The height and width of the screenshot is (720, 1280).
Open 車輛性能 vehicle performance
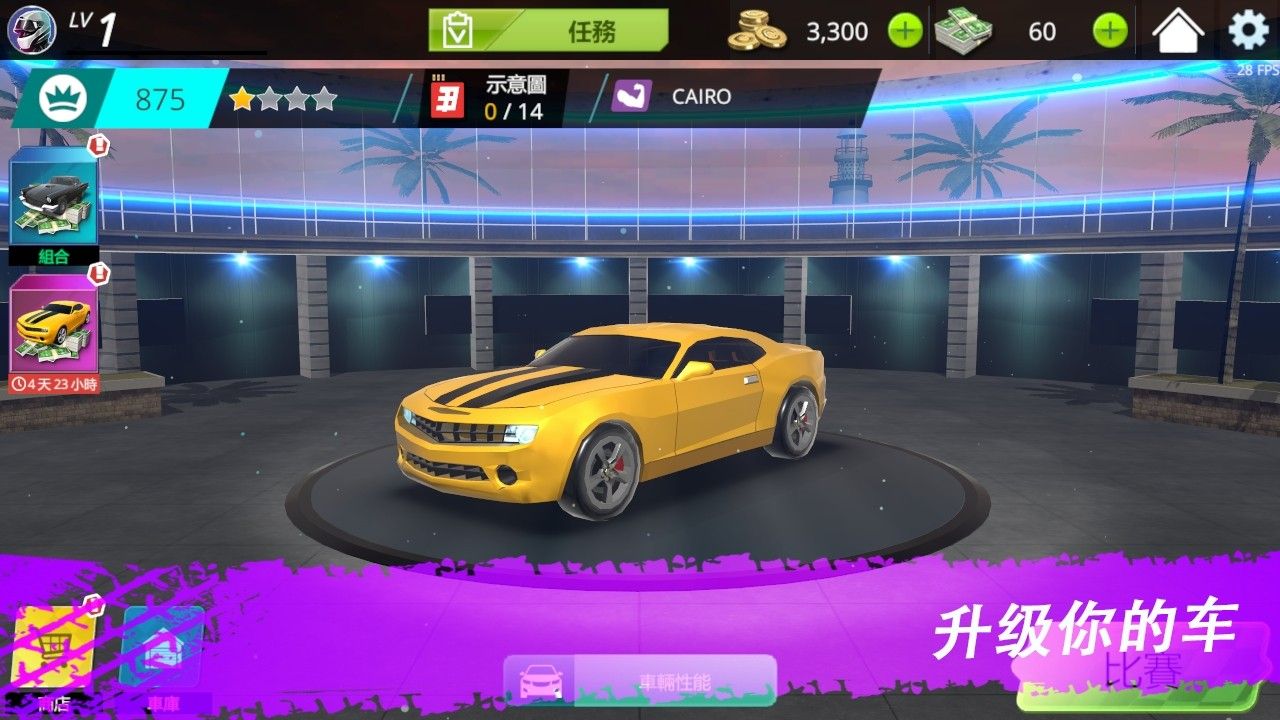click(640, 682)
